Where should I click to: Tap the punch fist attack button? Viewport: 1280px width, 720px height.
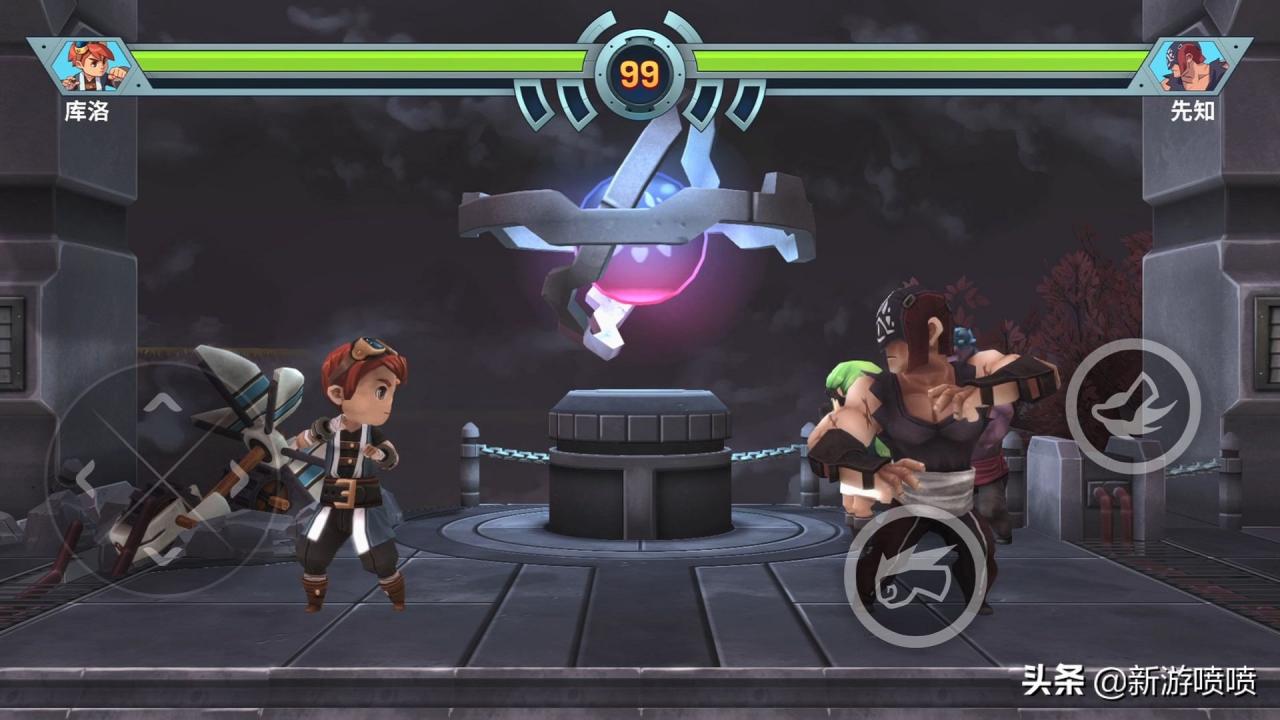tap(915, 574)
